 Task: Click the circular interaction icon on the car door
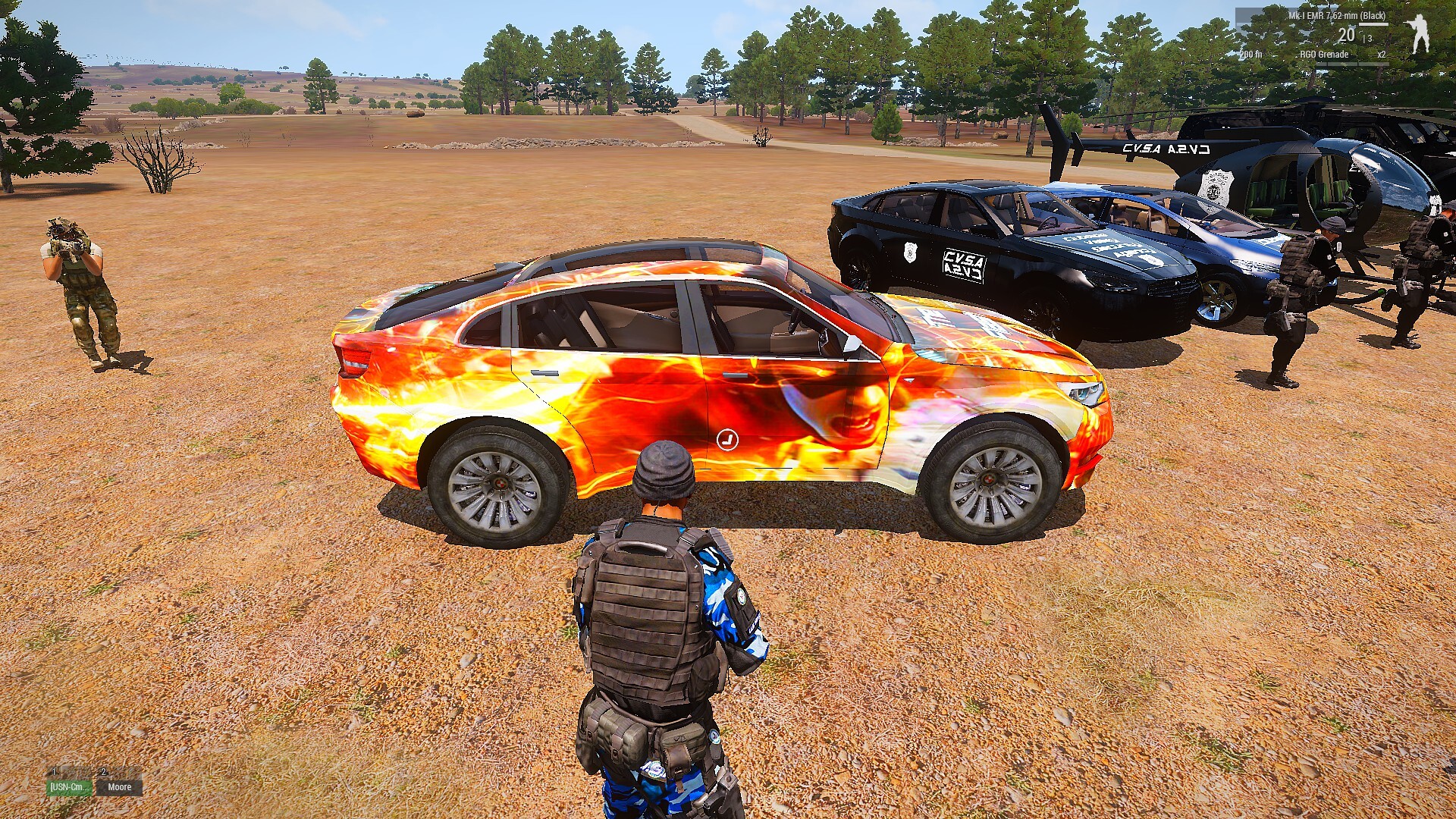[727, 439]
